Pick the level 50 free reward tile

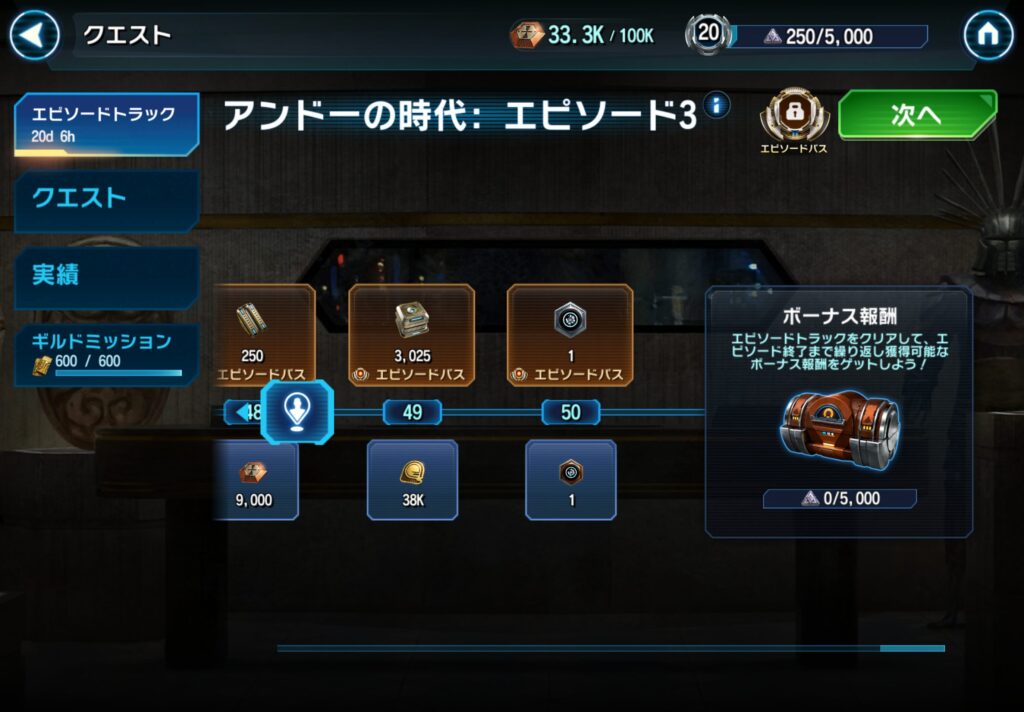click(x=570, y=480)
